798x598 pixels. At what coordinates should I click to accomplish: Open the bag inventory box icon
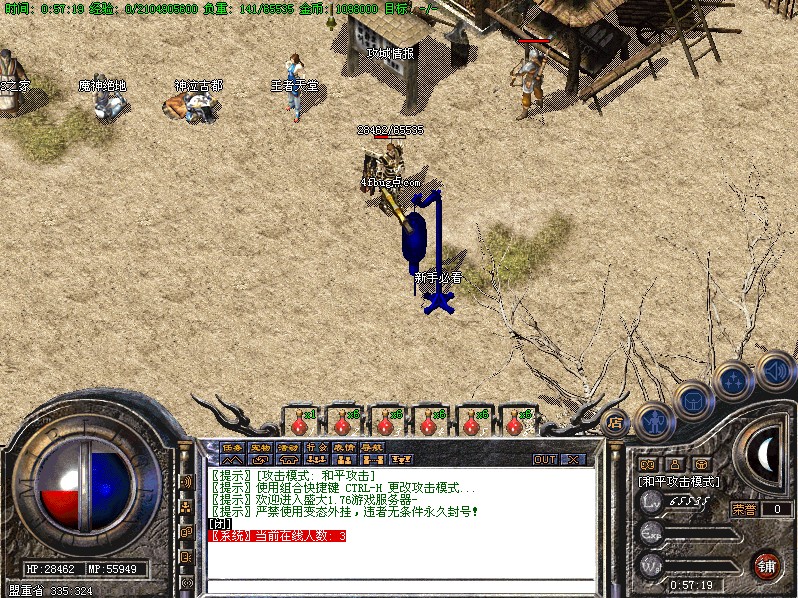click(693, 401)
